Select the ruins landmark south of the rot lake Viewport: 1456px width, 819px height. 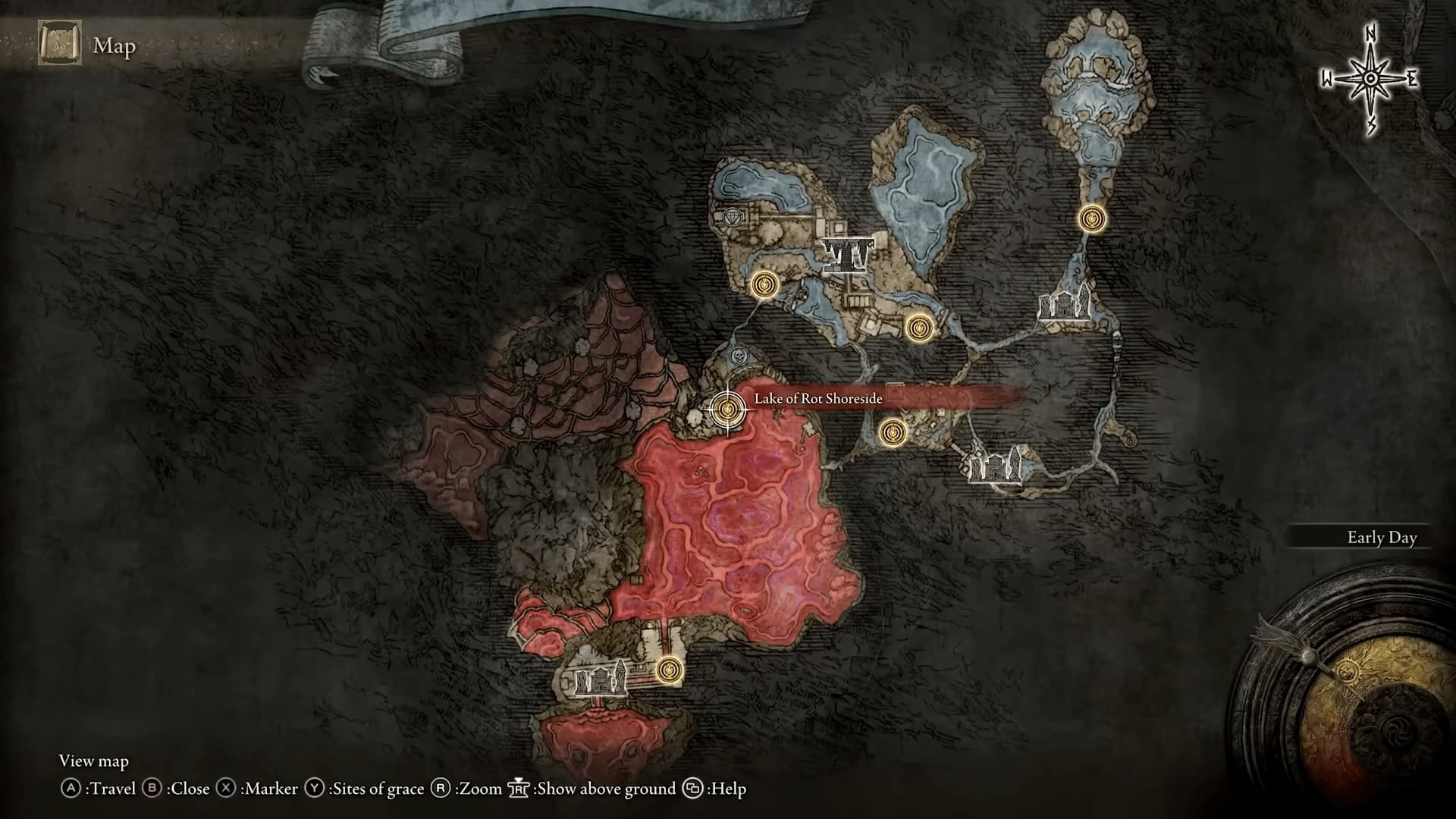click(x=601, y=677)
